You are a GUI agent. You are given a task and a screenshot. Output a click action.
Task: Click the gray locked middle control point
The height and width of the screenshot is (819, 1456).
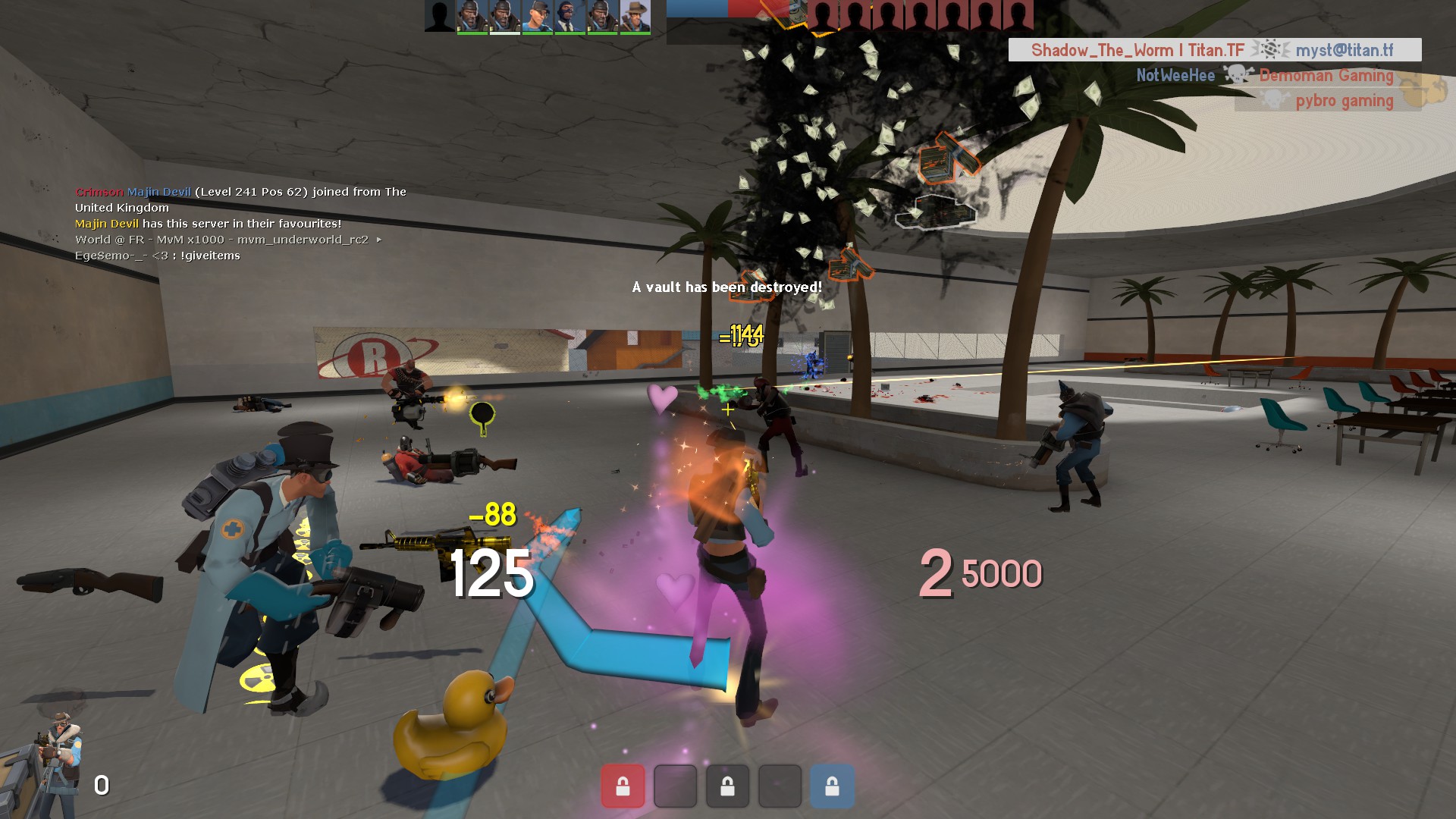(727, 786)
